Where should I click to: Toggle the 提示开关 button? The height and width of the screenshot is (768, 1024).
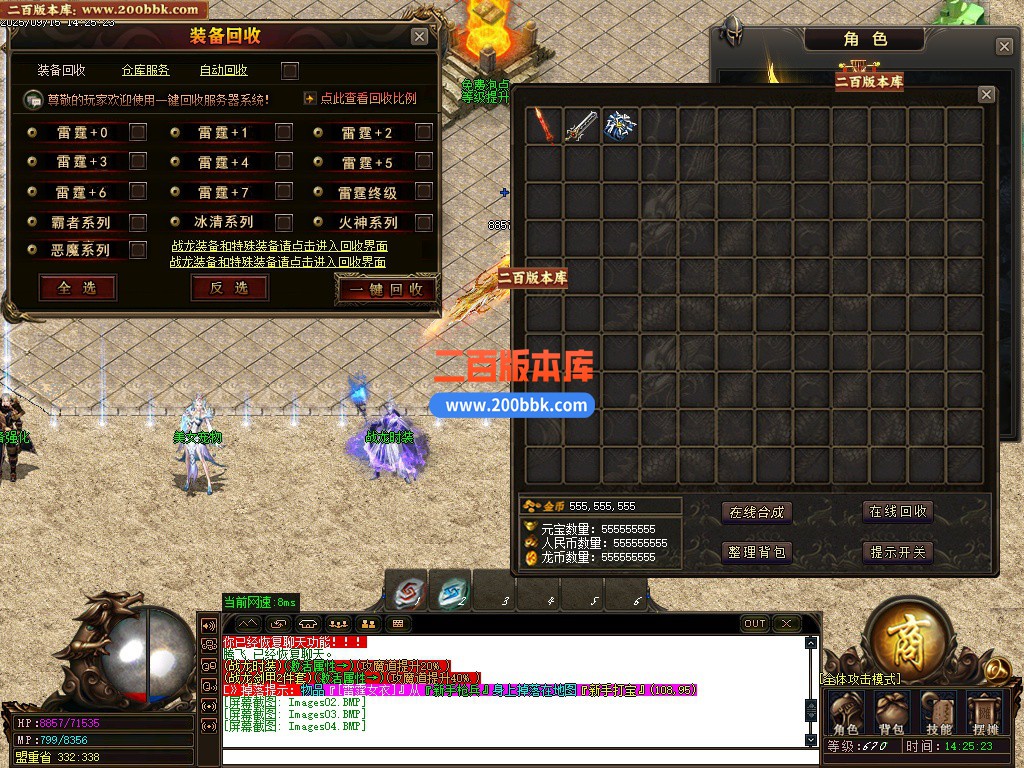pyautogui.click(x=898, y=552)
